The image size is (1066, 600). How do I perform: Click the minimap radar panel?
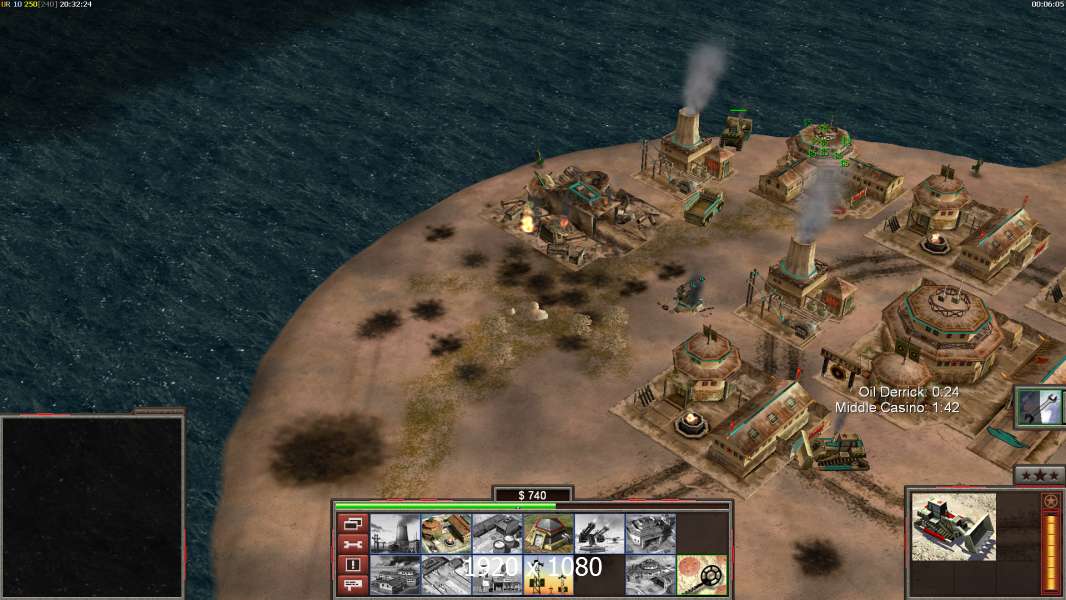(x=92, y=507)
